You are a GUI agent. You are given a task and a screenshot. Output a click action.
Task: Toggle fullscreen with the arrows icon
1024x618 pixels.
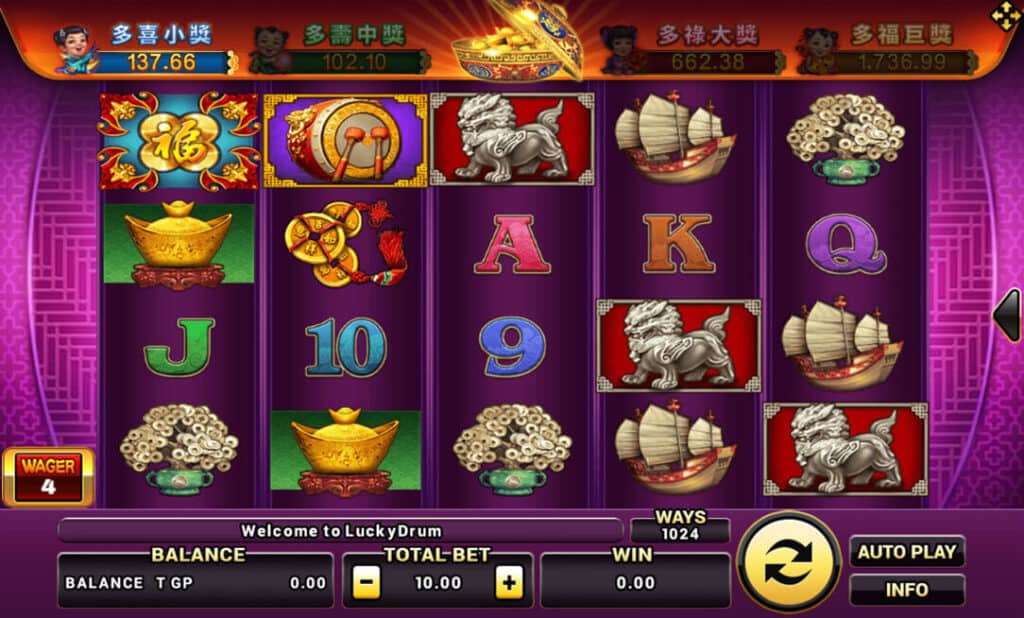(1005, 15)
